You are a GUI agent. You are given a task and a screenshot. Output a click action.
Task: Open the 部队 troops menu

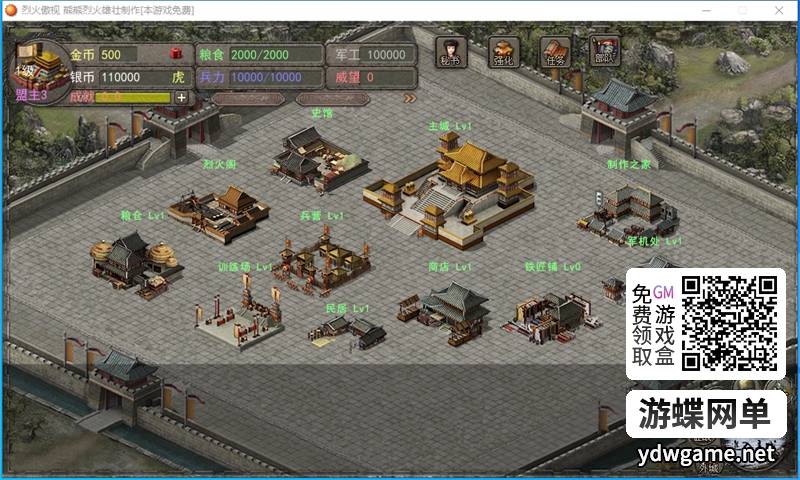tap(605, 50)
